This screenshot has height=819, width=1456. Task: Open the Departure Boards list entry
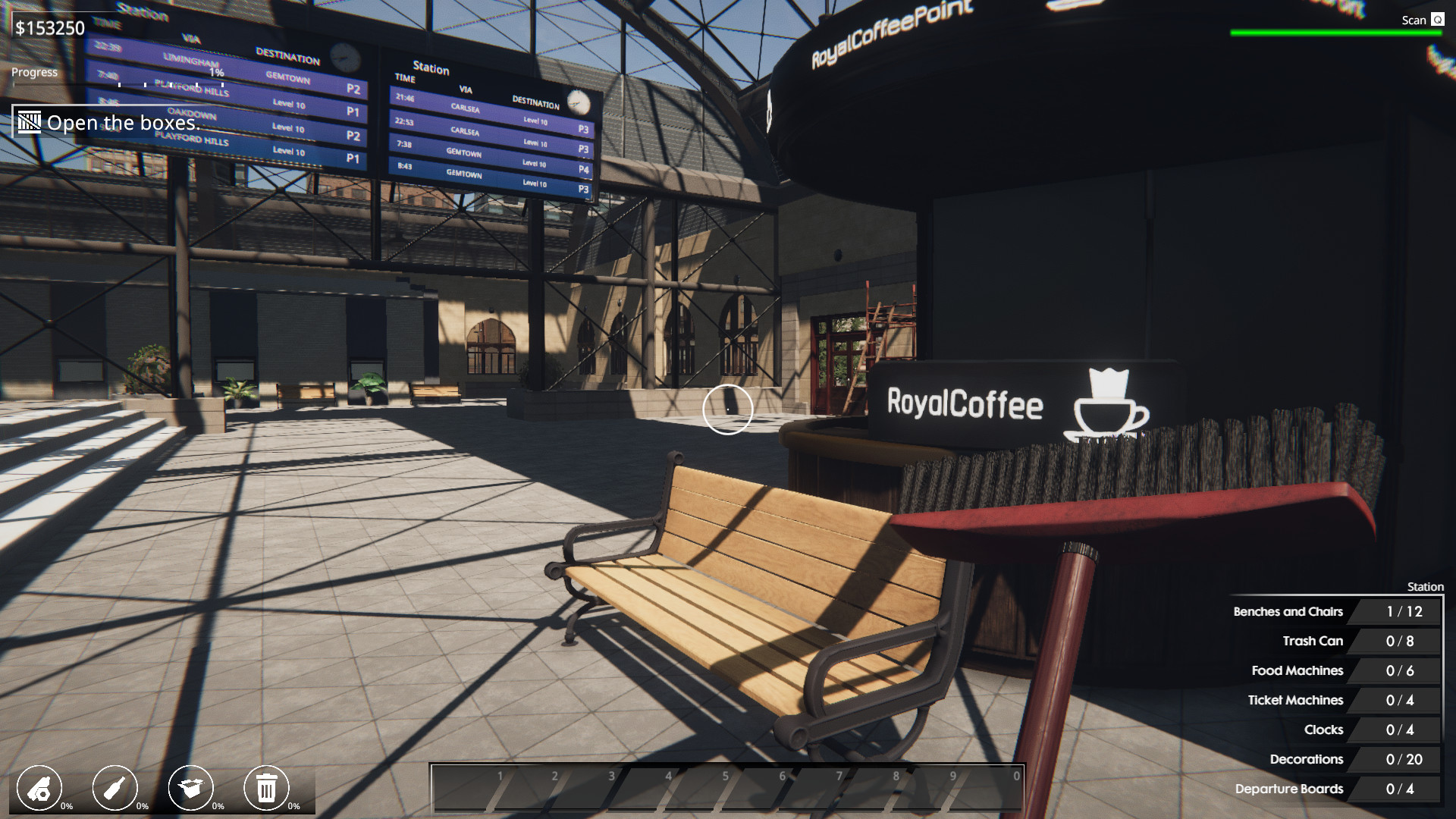(x=1291, y=789)
